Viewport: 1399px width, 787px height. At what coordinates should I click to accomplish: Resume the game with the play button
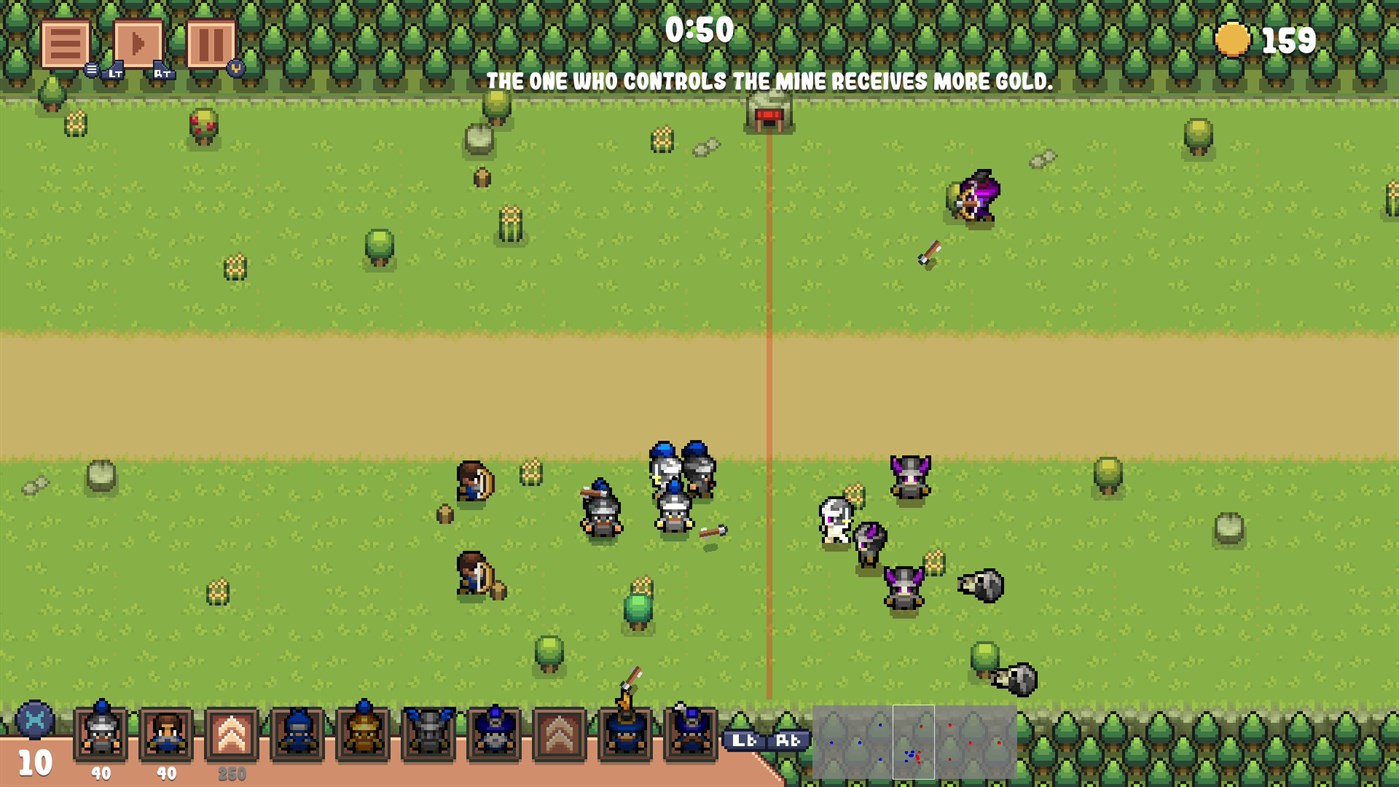(x=138, y=41)
